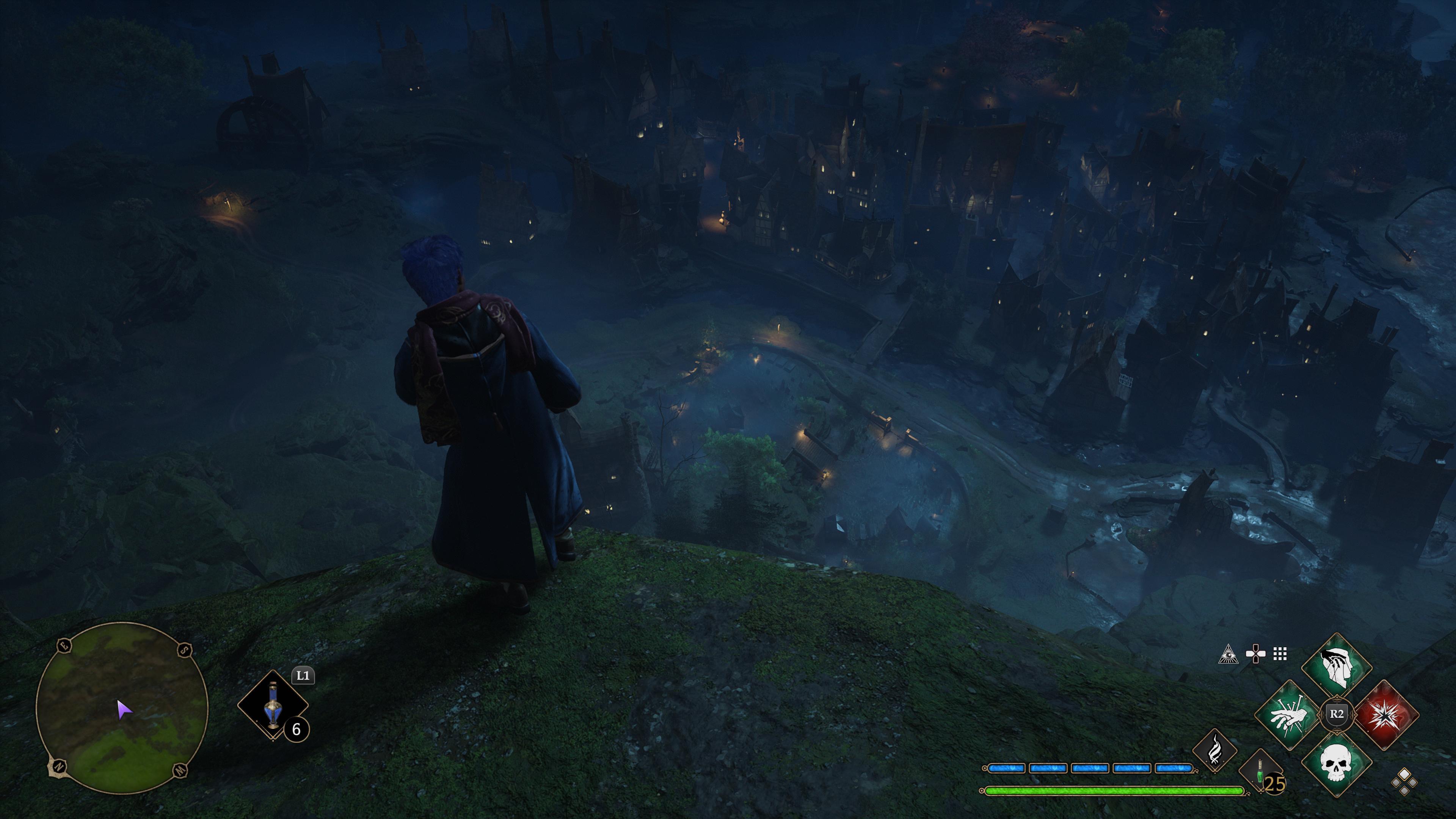Open the nine-dot grid menu icon

pos(1280,654)
